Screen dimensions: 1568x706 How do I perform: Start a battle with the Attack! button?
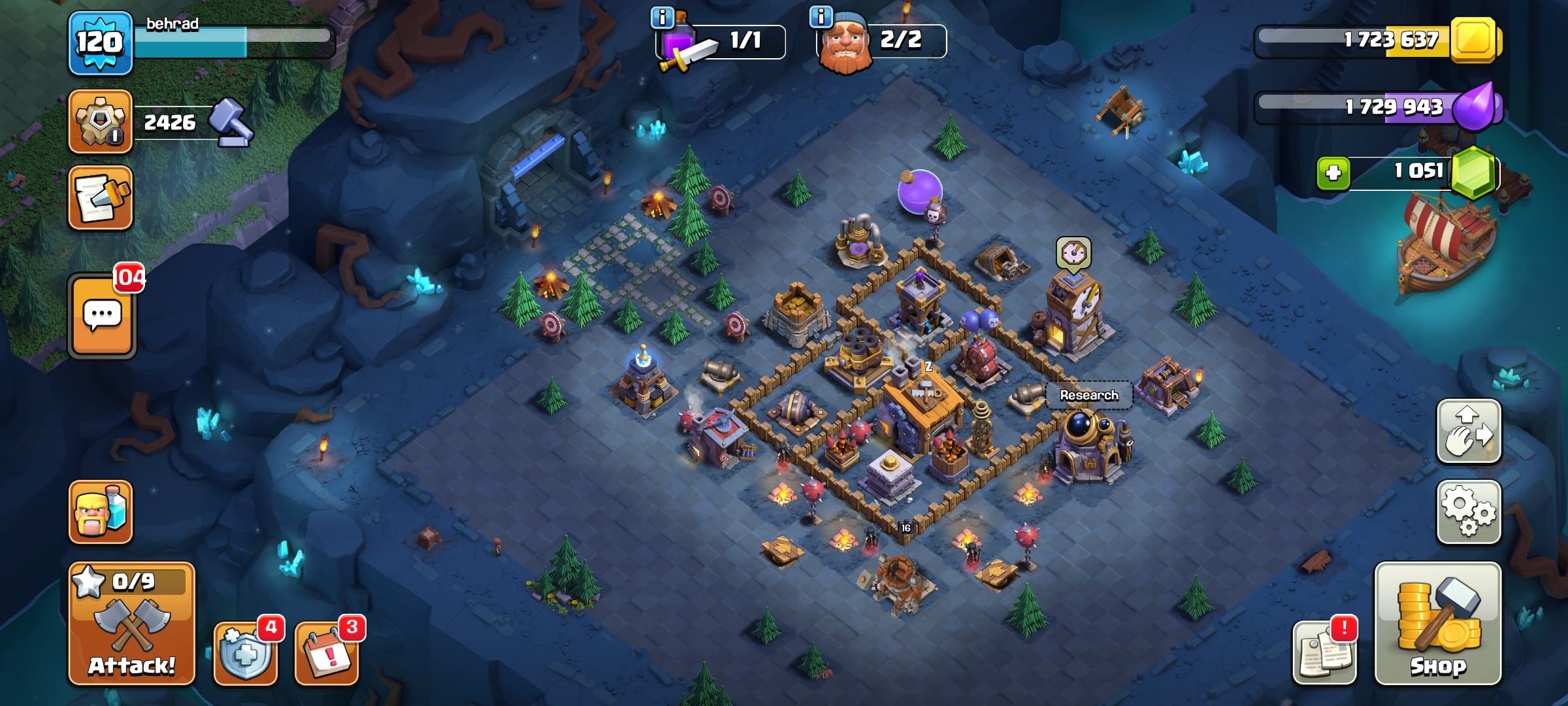coord(131,623)
